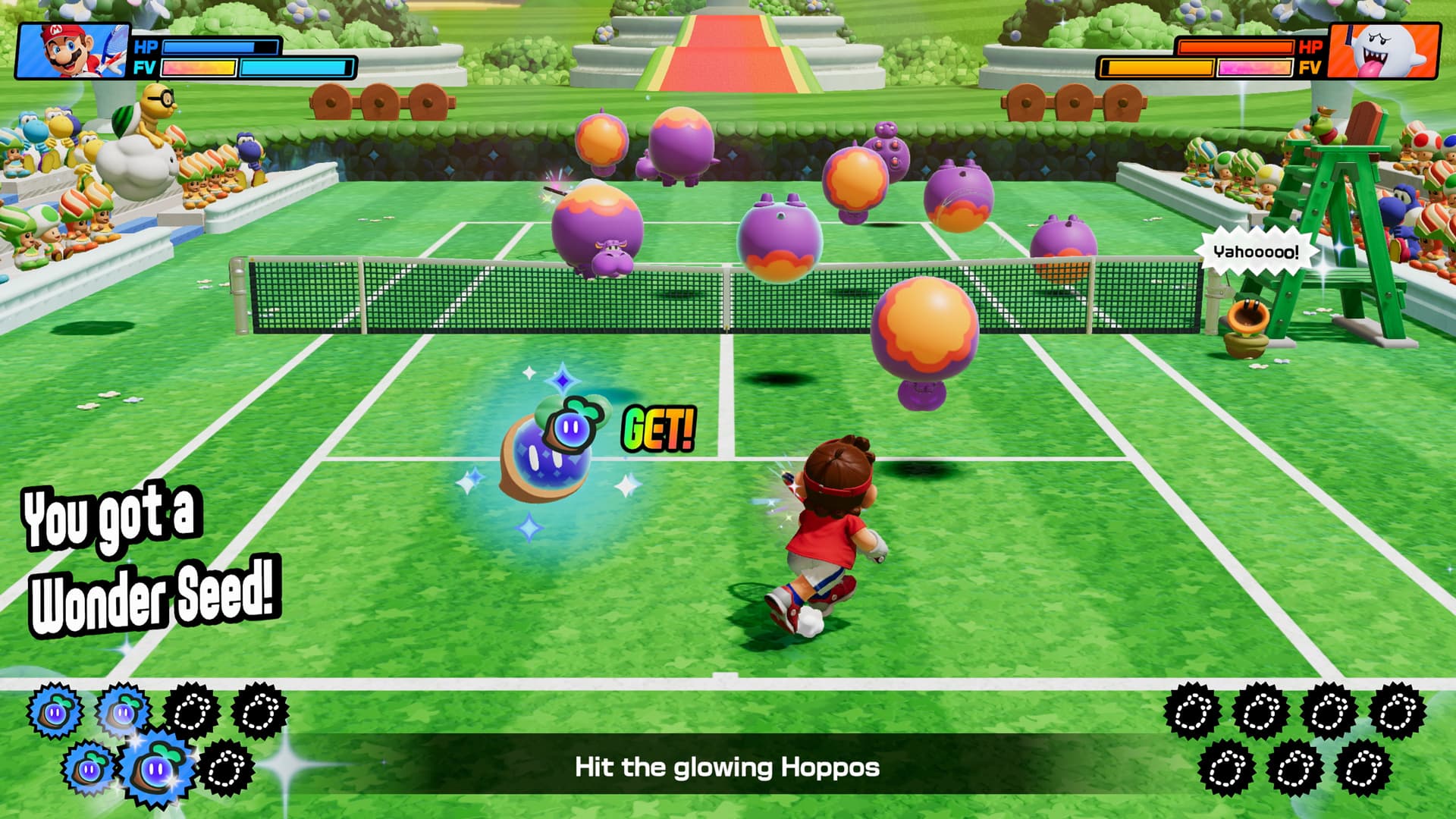Click the HP label on Mario's status panel
1456x819 pixels.
click(144, 45)
